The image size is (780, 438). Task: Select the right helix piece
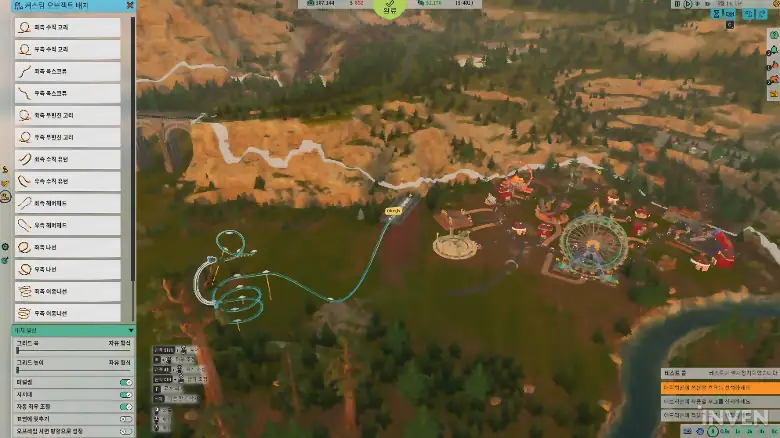coord(68,269)
